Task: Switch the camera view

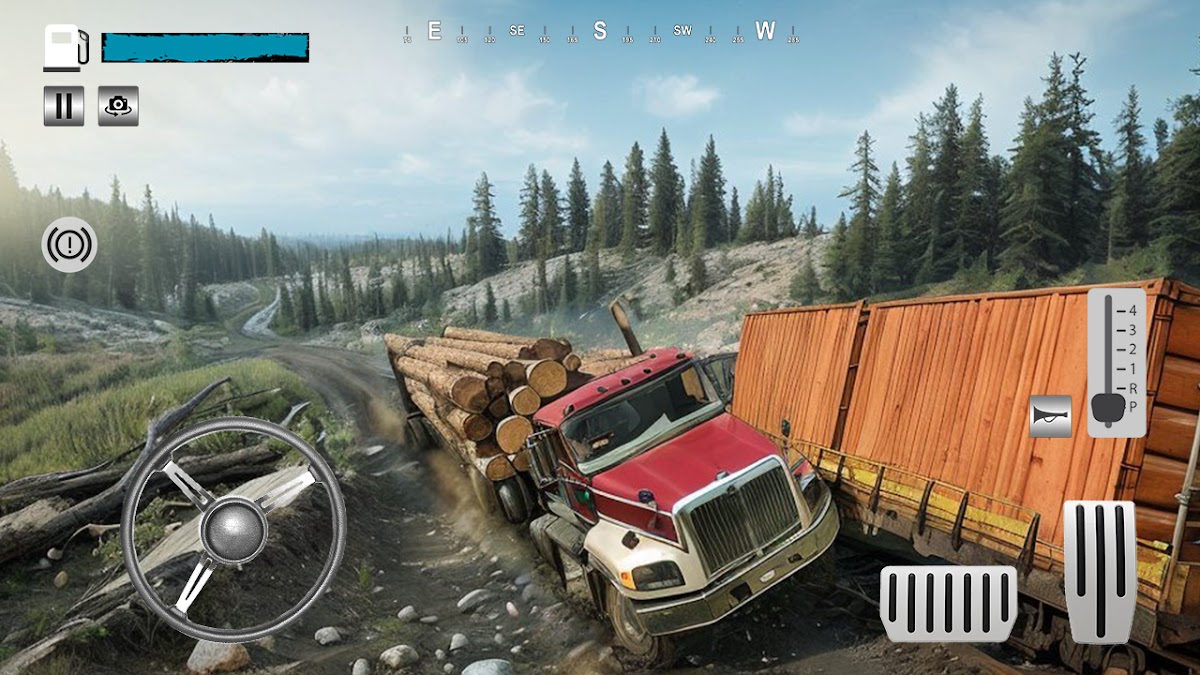Action: tap(118, 106)
